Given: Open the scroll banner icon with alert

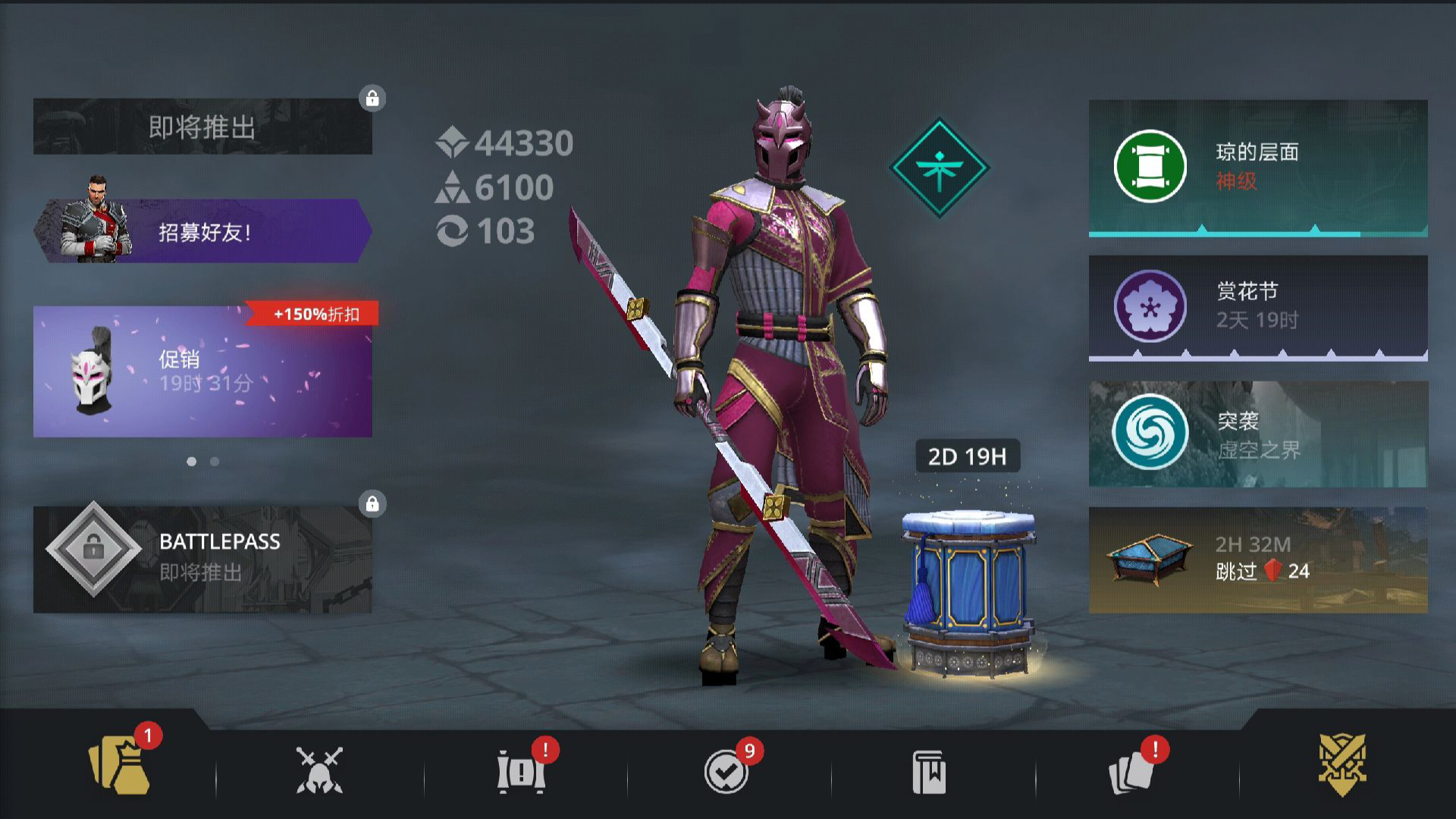Looking at the screenshot, I should tap(521, 771).
